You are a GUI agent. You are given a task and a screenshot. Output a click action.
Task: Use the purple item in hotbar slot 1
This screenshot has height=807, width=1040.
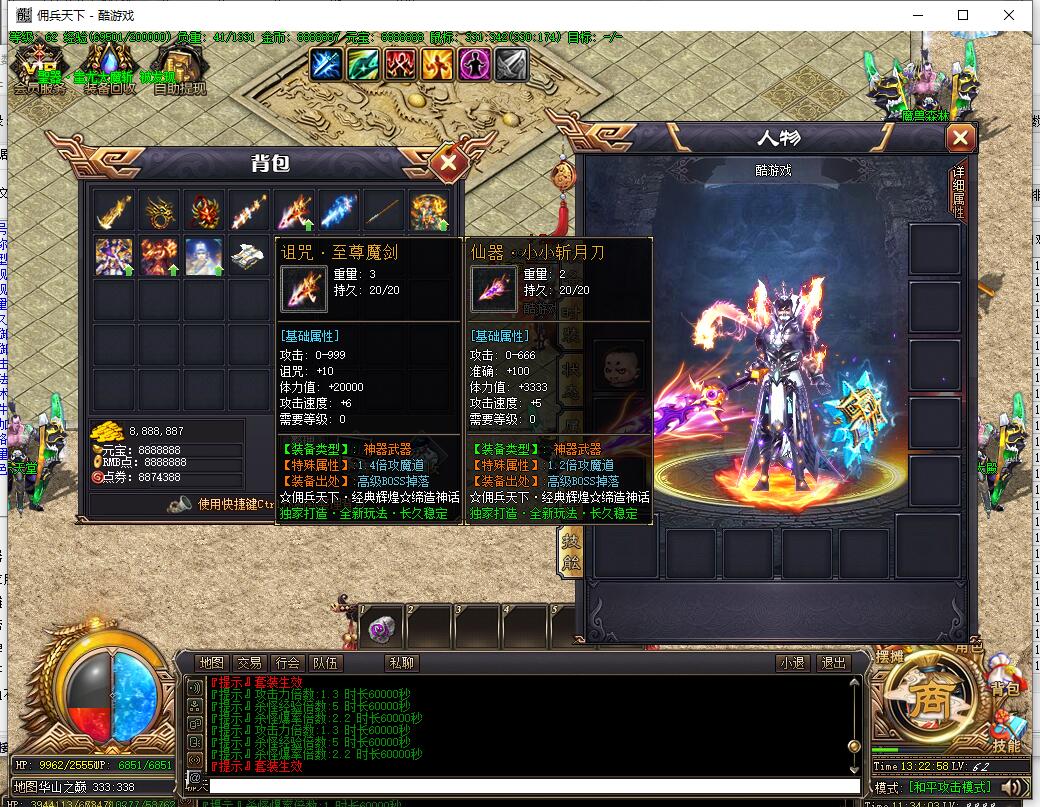[380, 629]
